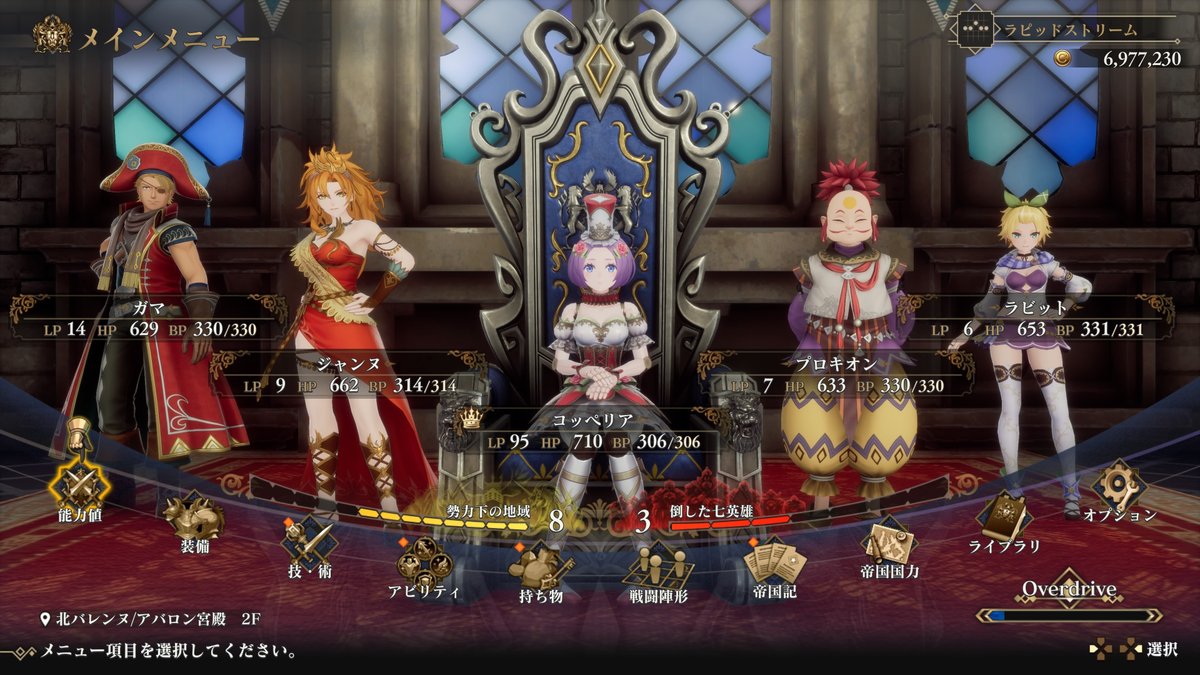Open the 技・術 skills menu

click(308, 543)
